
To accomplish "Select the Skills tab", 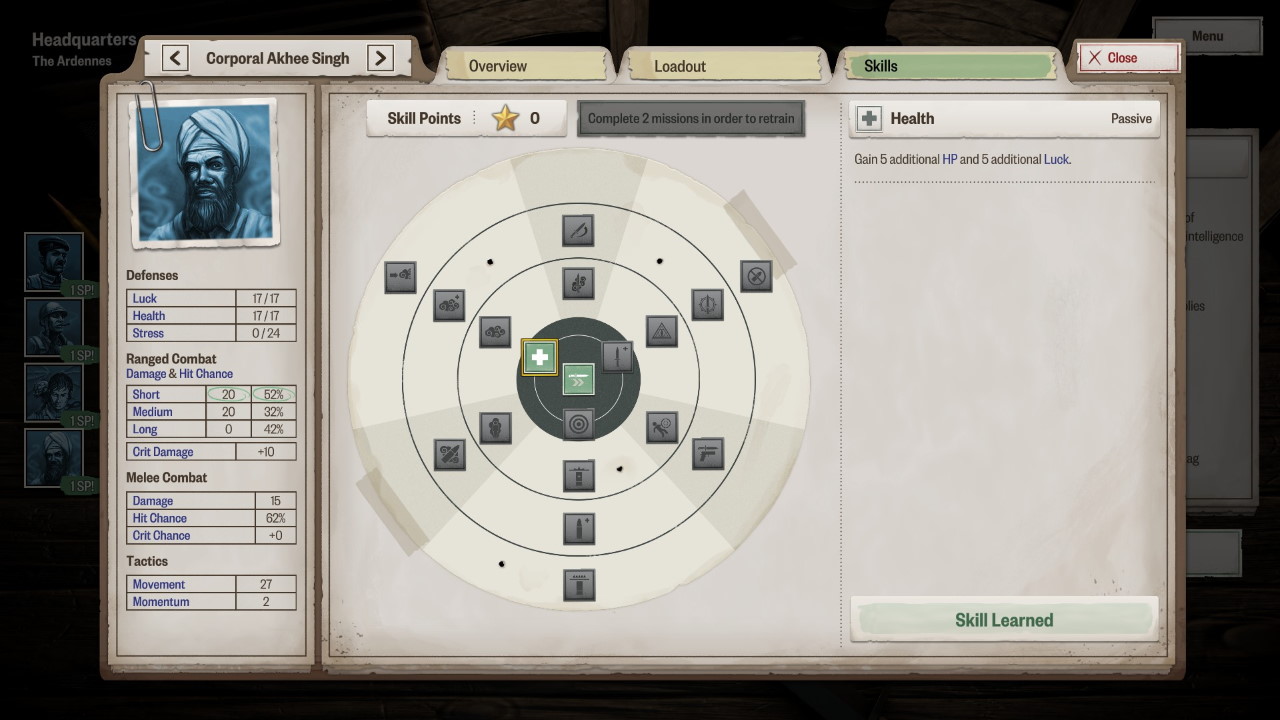I will [946, 66].
